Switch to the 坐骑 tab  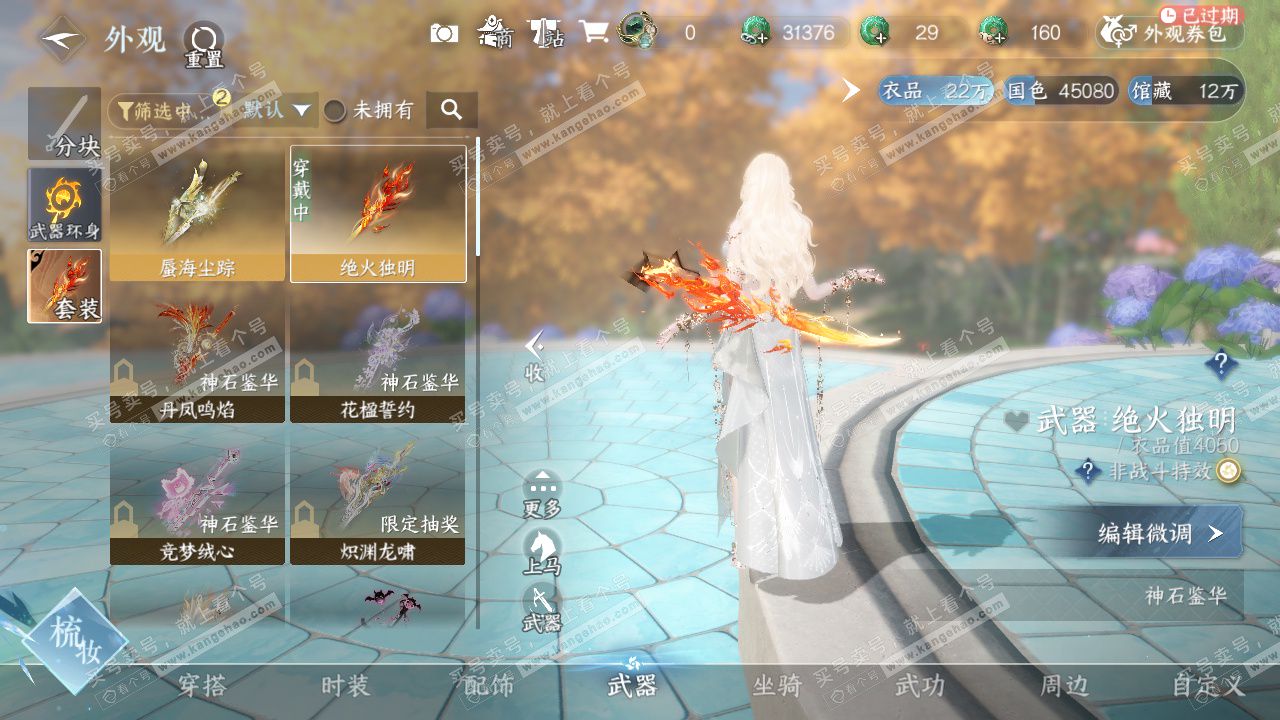pos(777,685)
